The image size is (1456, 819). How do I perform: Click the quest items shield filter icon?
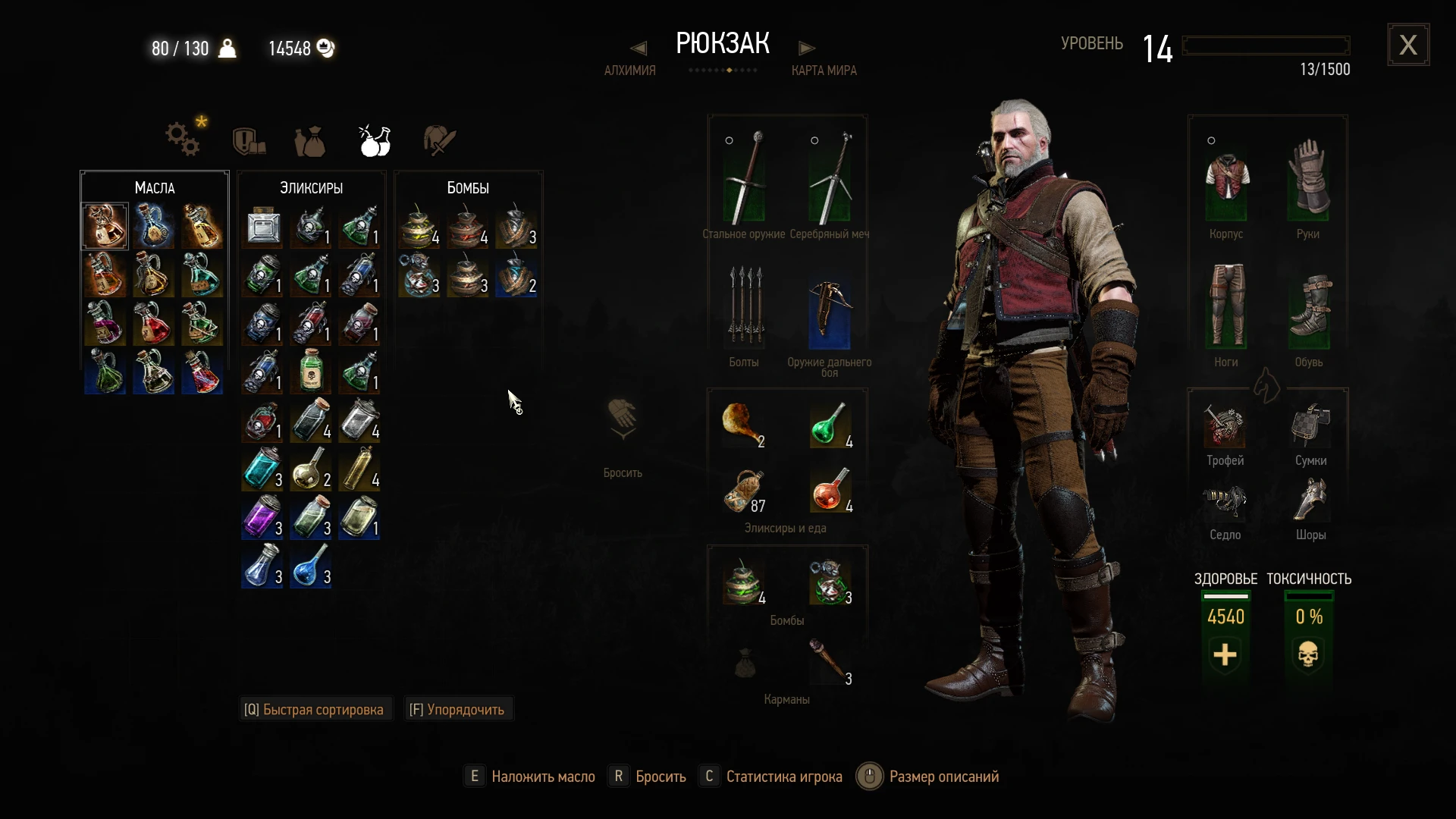point(248,140)
